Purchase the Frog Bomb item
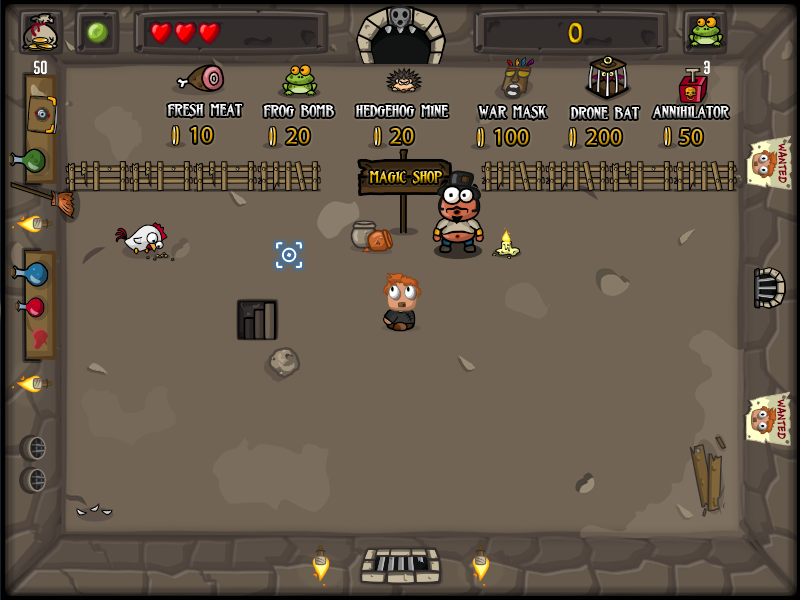 coord(299,80)
